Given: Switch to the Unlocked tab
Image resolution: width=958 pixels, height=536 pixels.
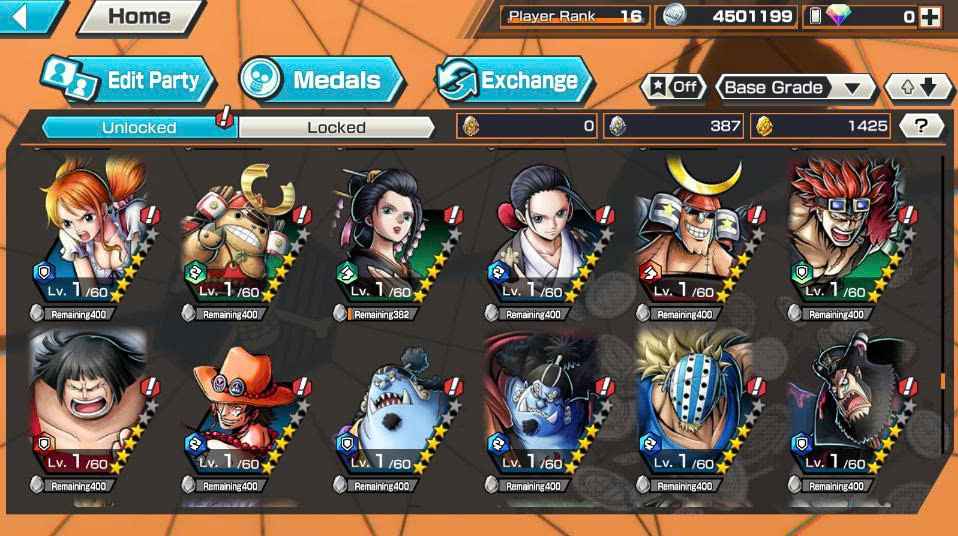Looking at the screenshot, I should coord(138,127).
